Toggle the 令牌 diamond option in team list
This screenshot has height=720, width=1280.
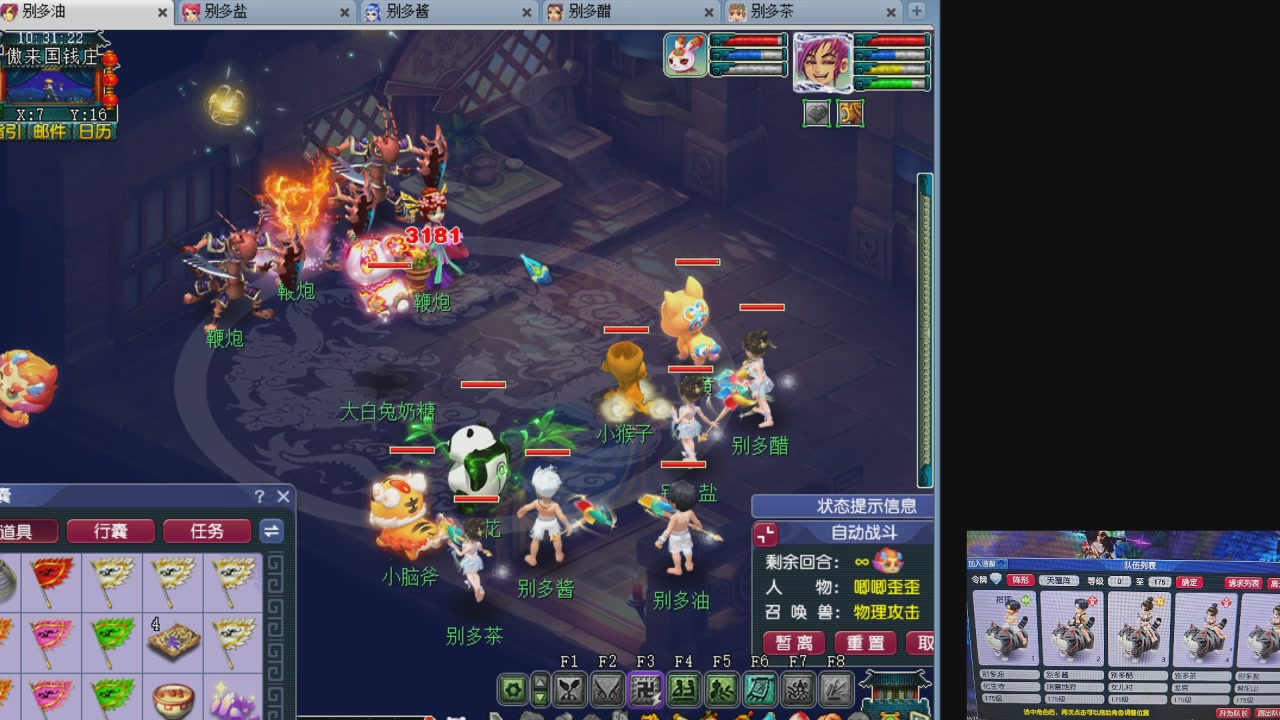click(x=995, y=581)
